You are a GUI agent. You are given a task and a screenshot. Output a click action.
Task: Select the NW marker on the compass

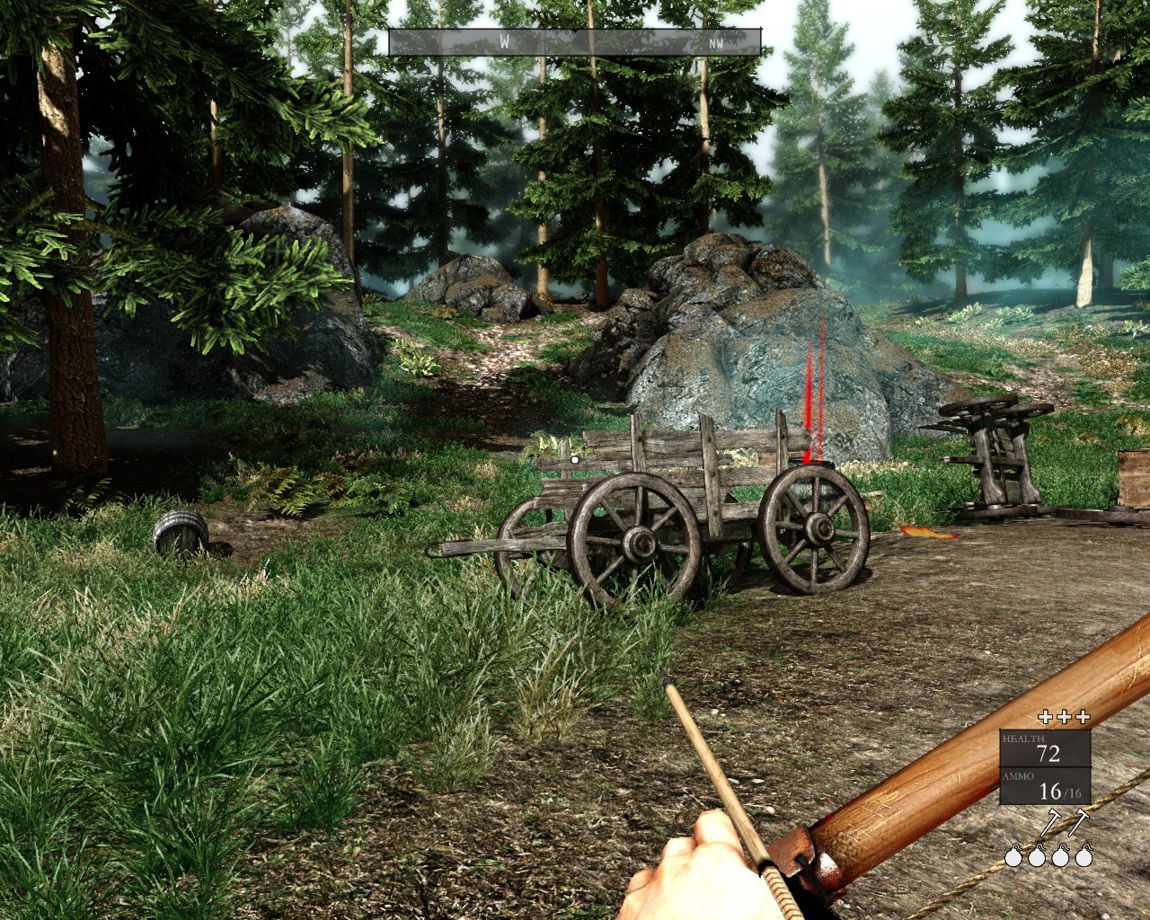[716, 43]
